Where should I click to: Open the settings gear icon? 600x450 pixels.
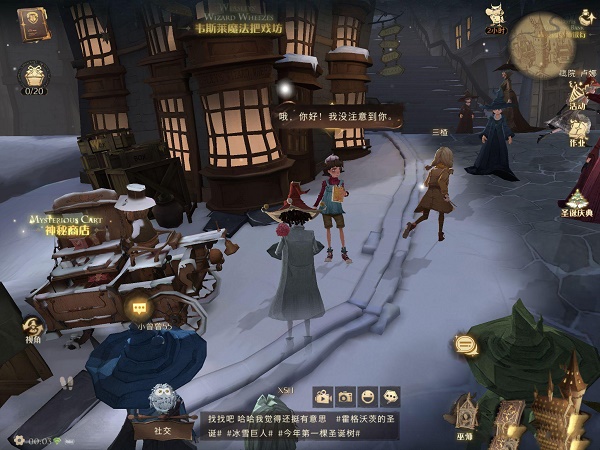pos(18,439)
